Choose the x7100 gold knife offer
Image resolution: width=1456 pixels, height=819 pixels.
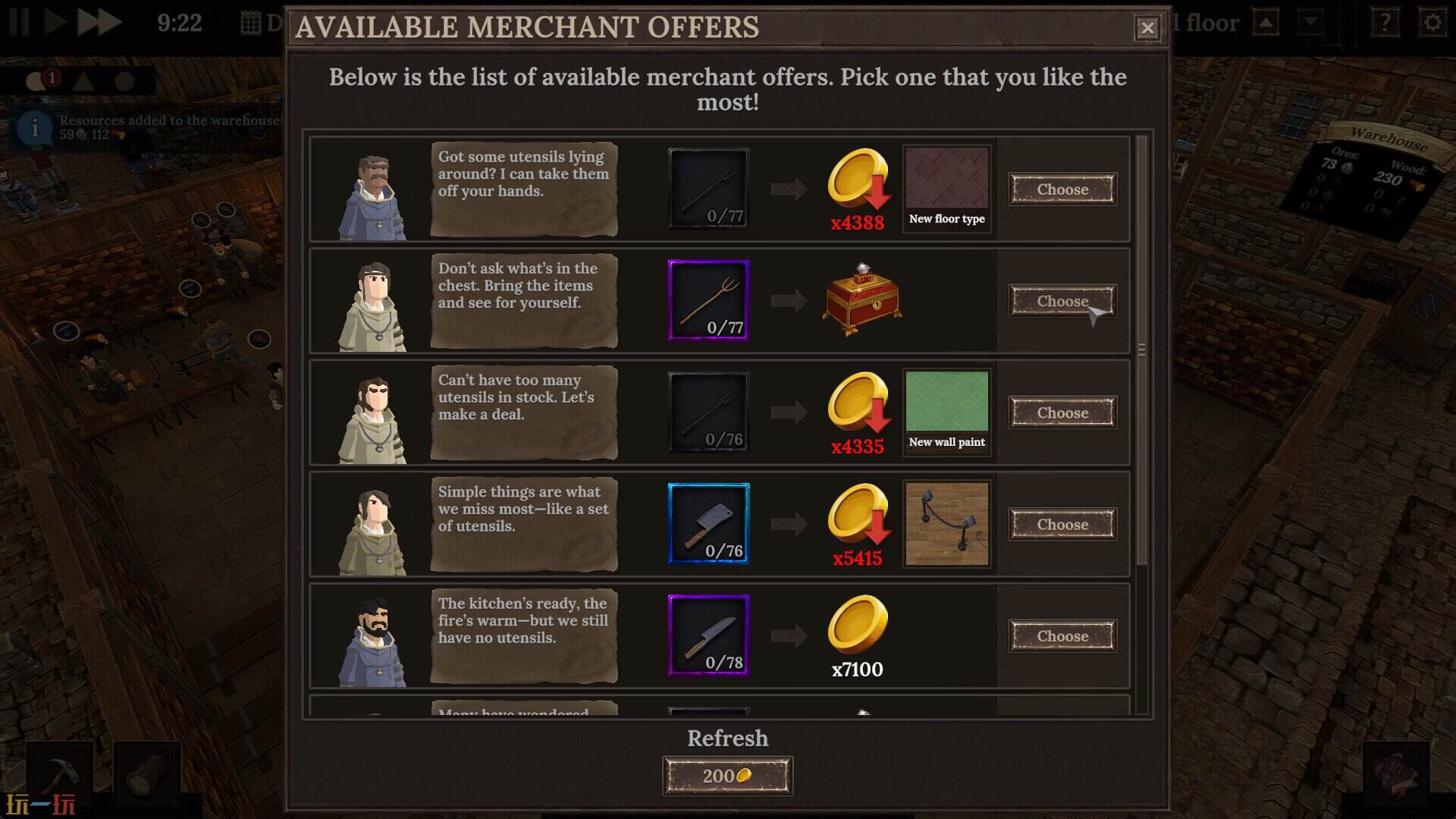click(1062, 636)
